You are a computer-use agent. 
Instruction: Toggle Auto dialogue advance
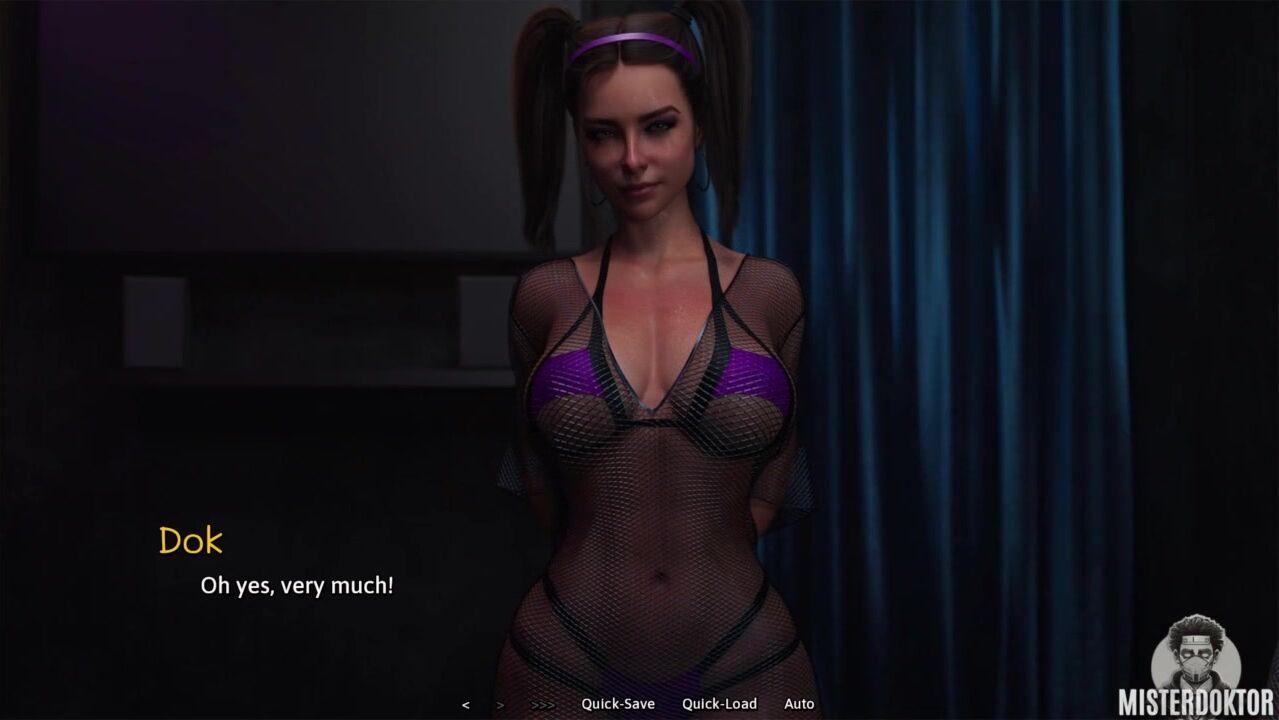(799, 704)
